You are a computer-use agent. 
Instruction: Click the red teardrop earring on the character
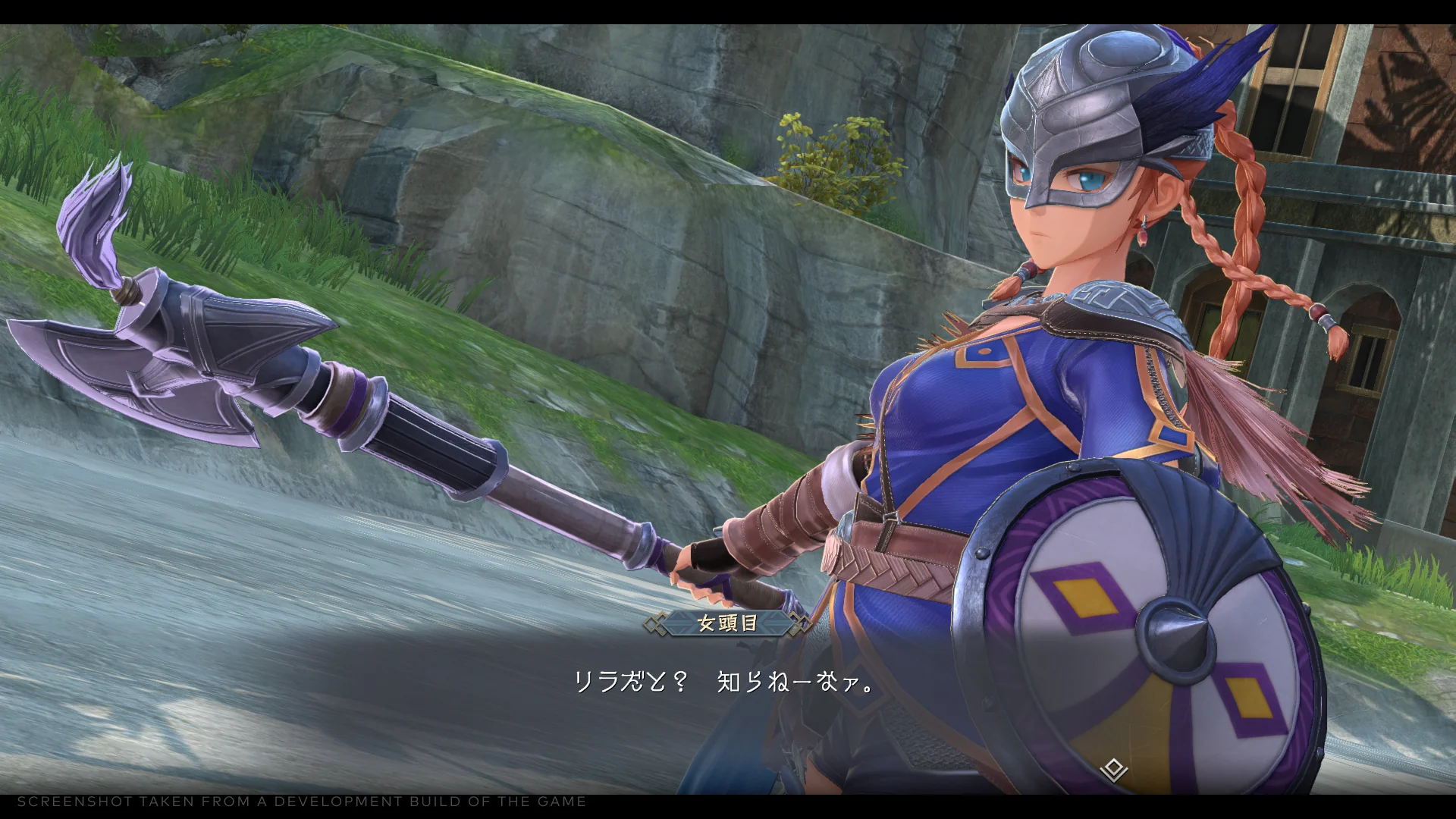(1144, 235)
